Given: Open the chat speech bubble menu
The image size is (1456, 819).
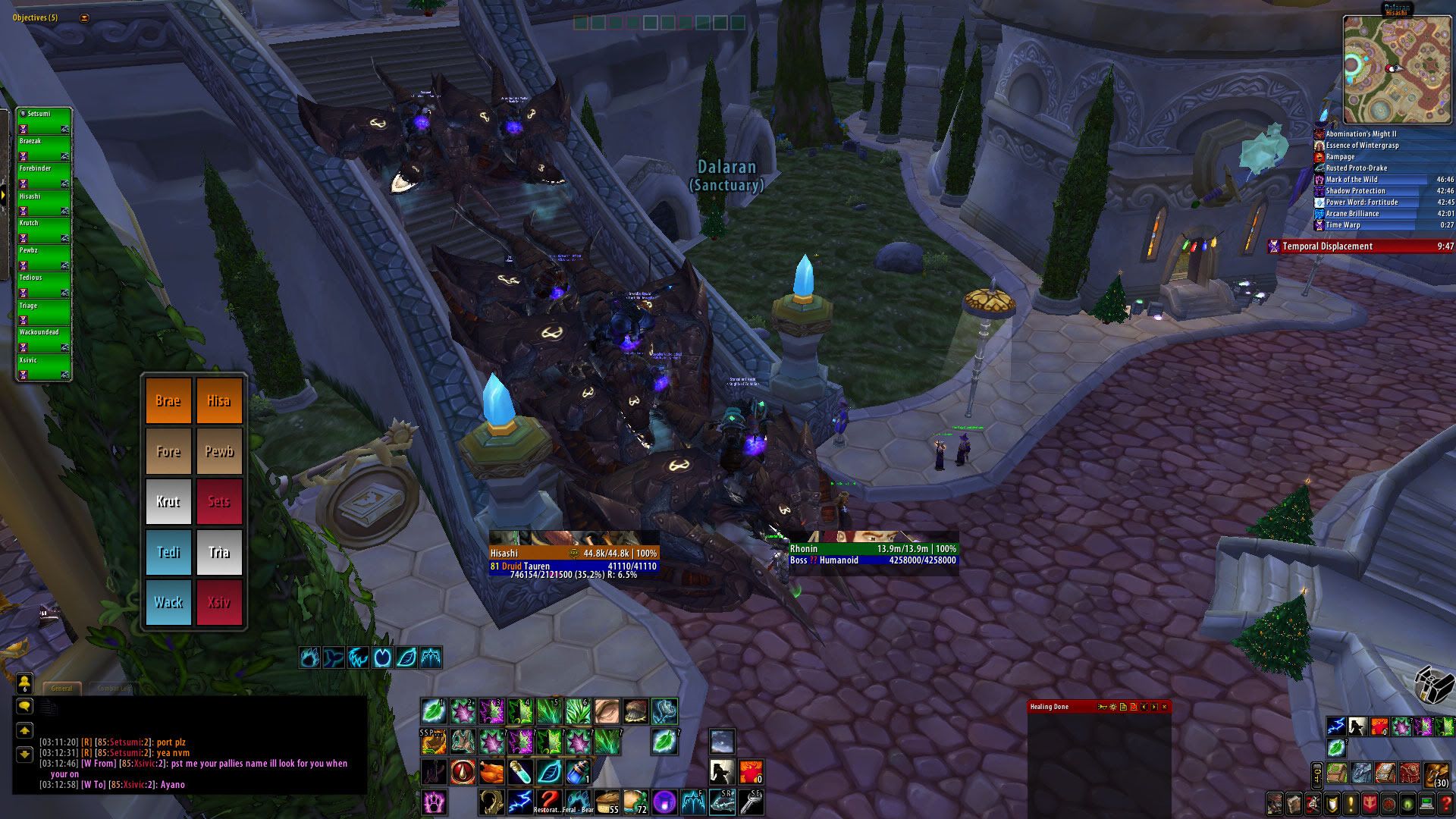Looking at the screenshot, I should (24, 706).
